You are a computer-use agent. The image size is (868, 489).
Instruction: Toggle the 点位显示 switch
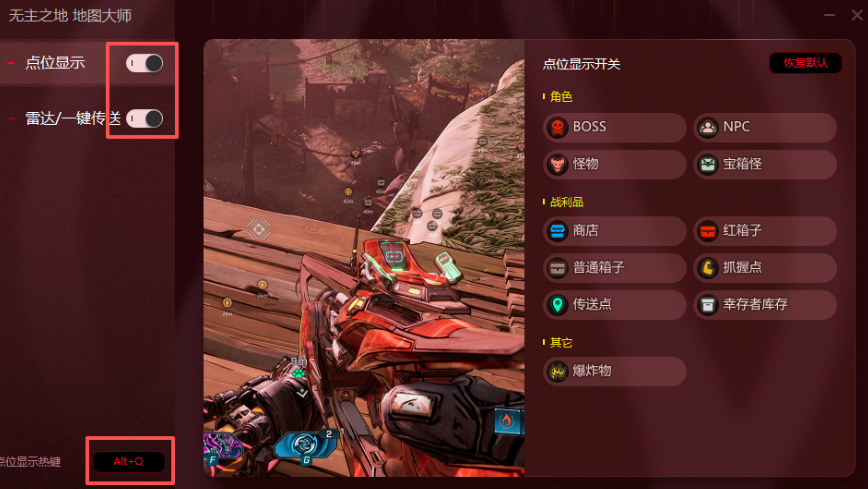[144, 63]
